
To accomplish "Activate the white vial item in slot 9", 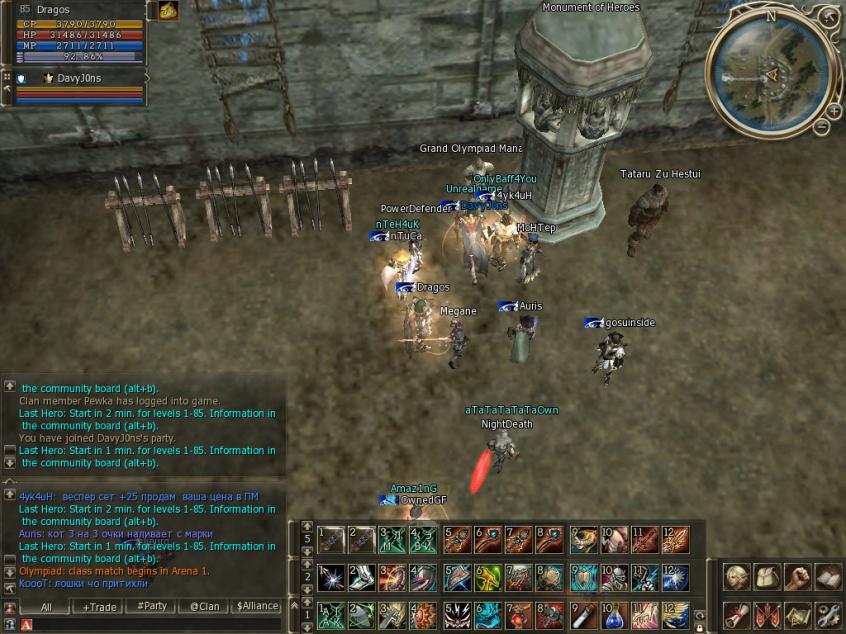I will [583, 613].
